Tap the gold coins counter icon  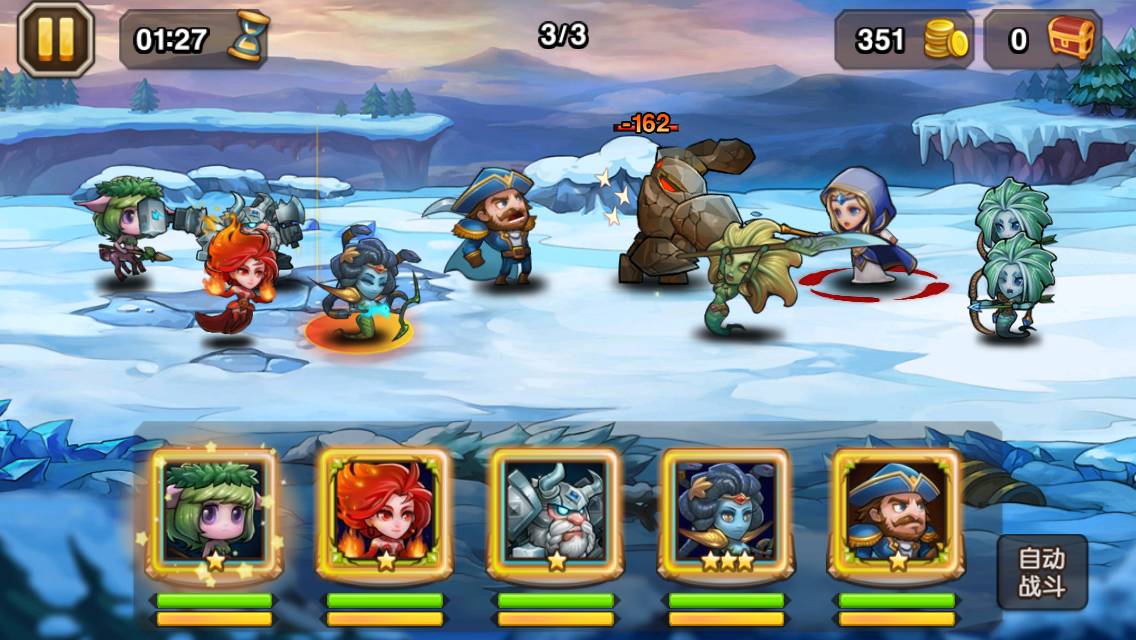tap(945, 40)
